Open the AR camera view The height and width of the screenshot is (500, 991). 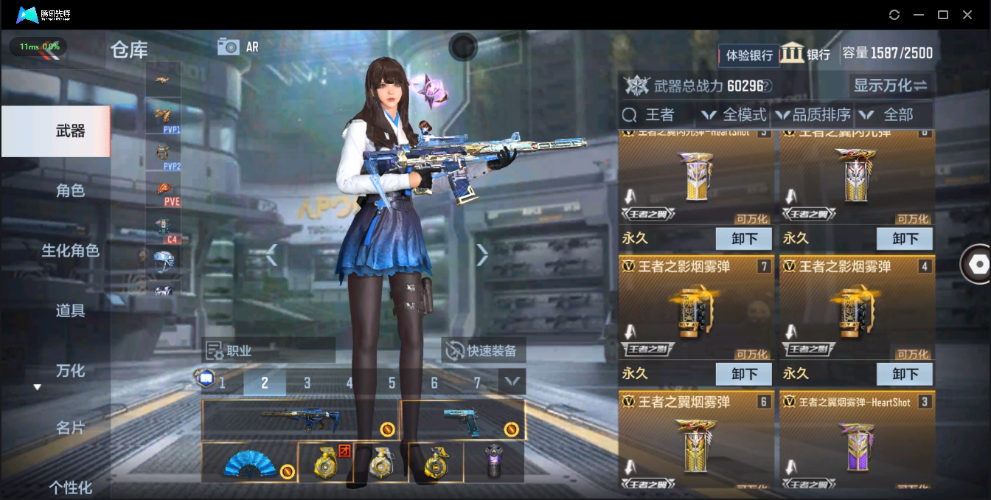tap(237, 47)
